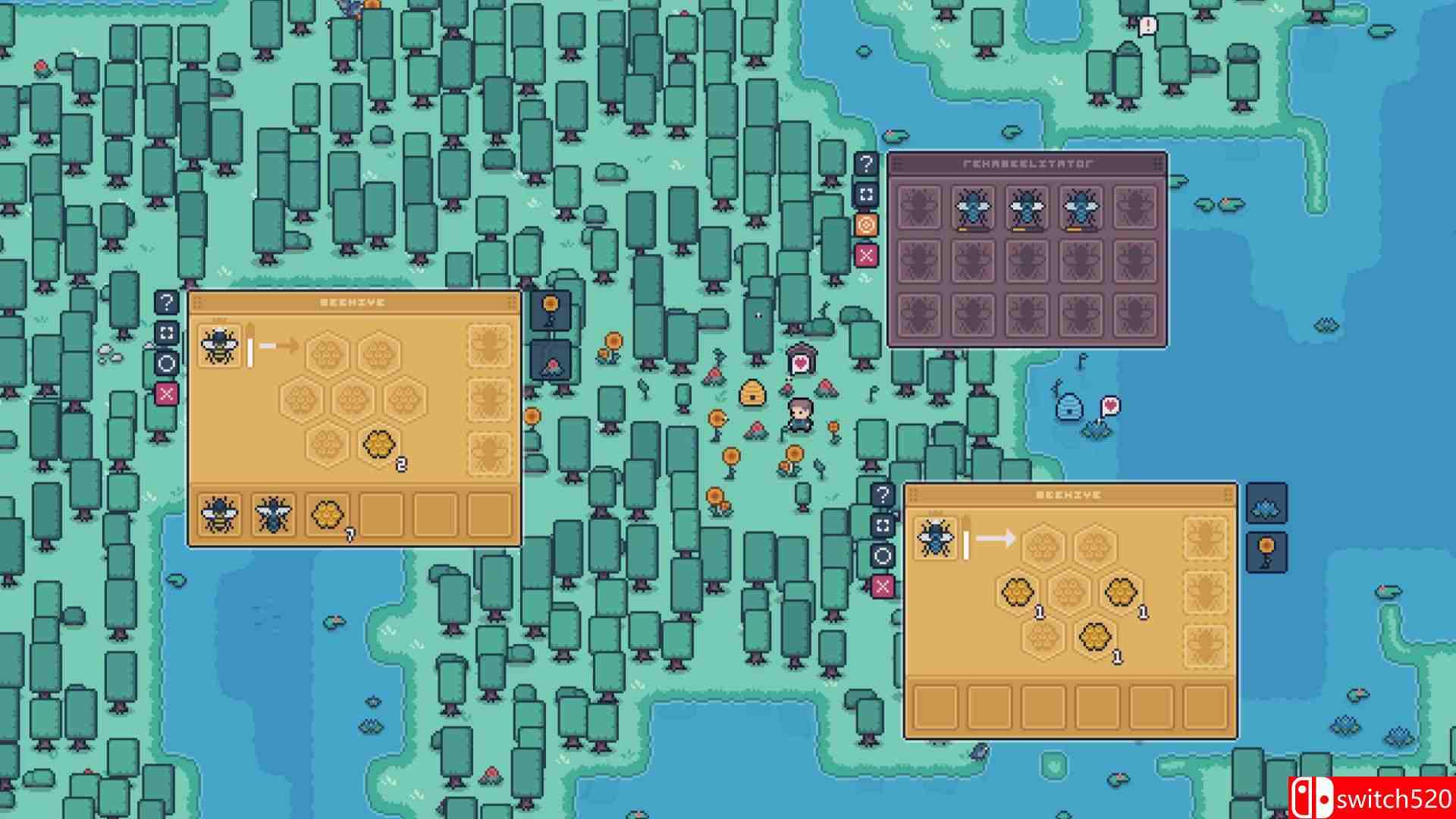Open help with the question mark beside Rehabeelitator
1456x819 pixels.
(x=865, y=162)
